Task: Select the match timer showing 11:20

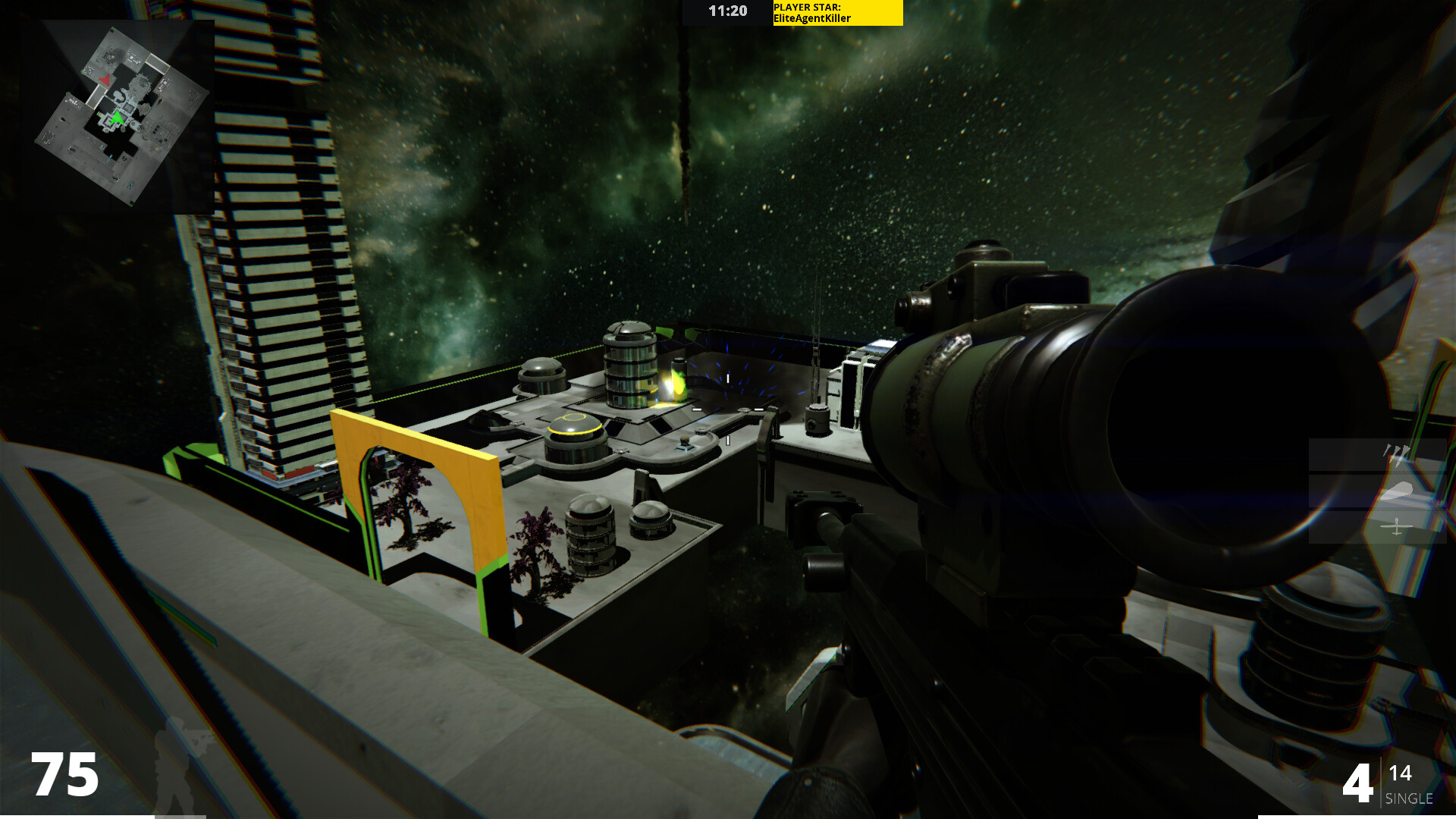Action: tap(726, 11)
